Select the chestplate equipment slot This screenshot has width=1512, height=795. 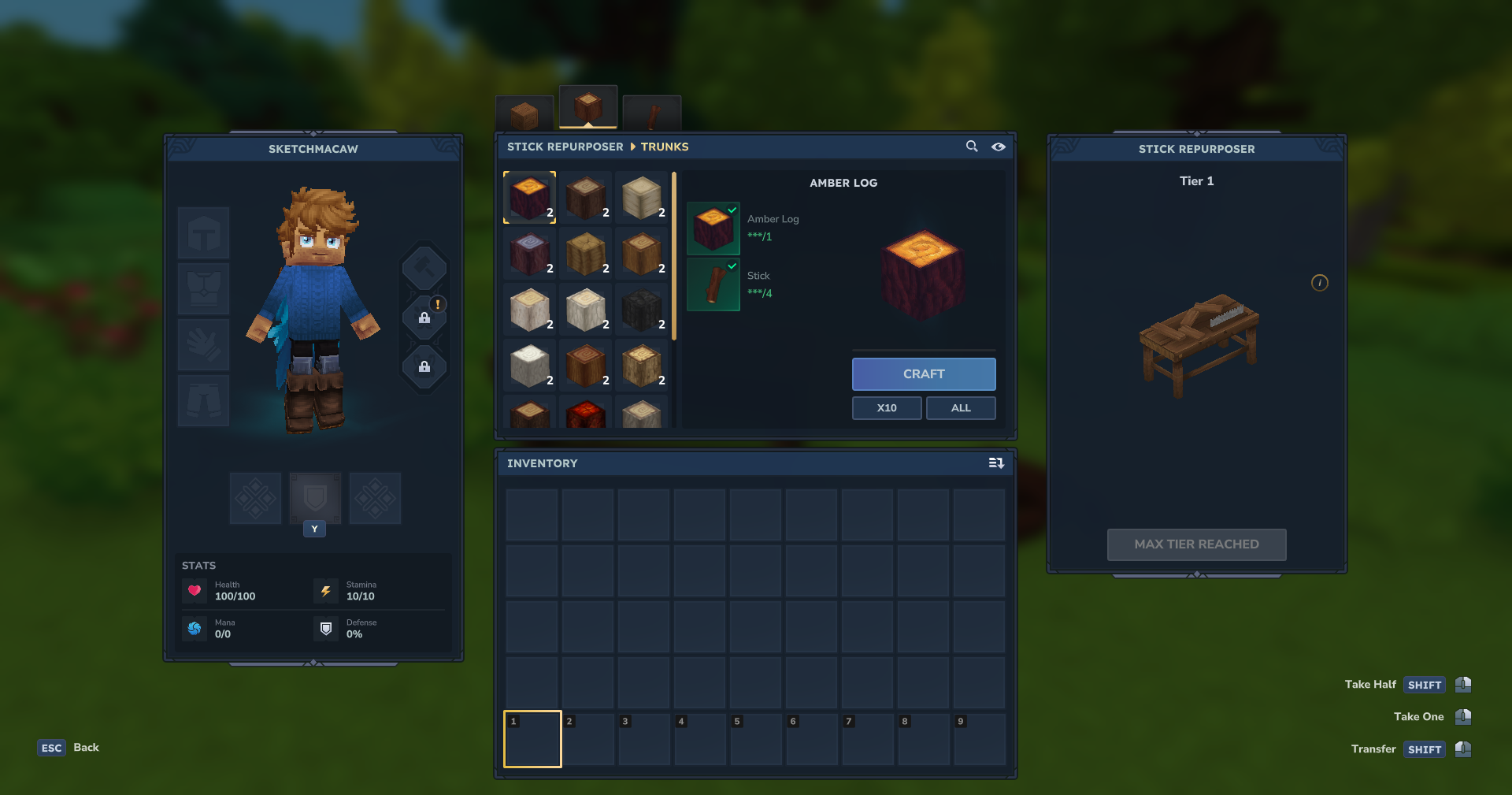[204, 289]
